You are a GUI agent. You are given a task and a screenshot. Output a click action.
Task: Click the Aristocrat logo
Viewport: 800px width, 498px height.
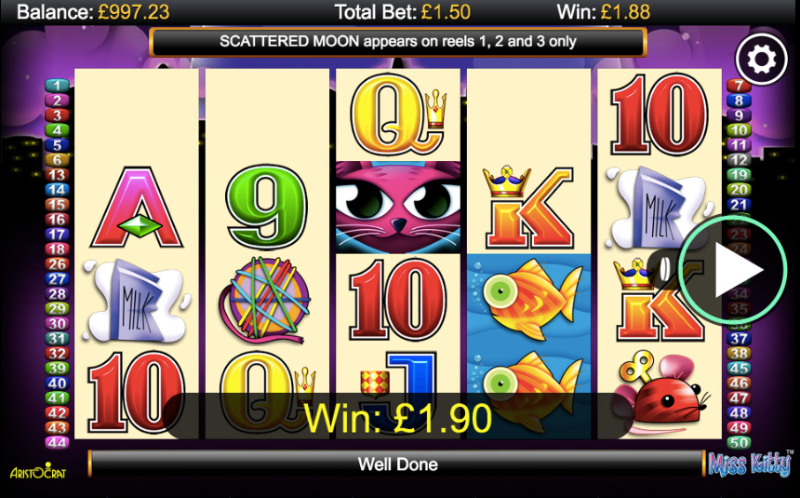point(38,468)
